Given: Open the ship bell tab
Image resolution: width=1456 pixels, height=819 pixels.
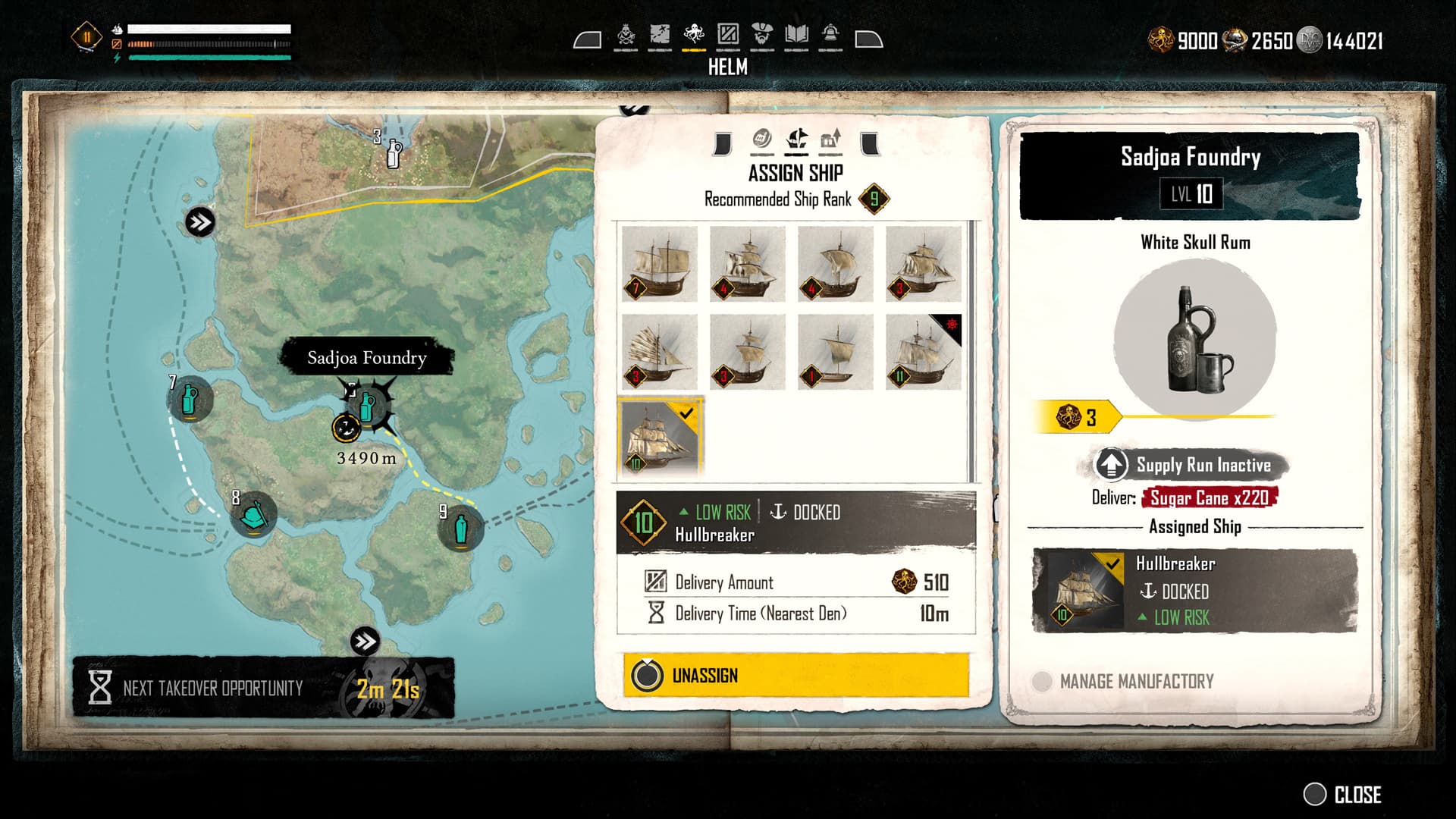Looking at the screenshot, I should [x=830, y=35].
